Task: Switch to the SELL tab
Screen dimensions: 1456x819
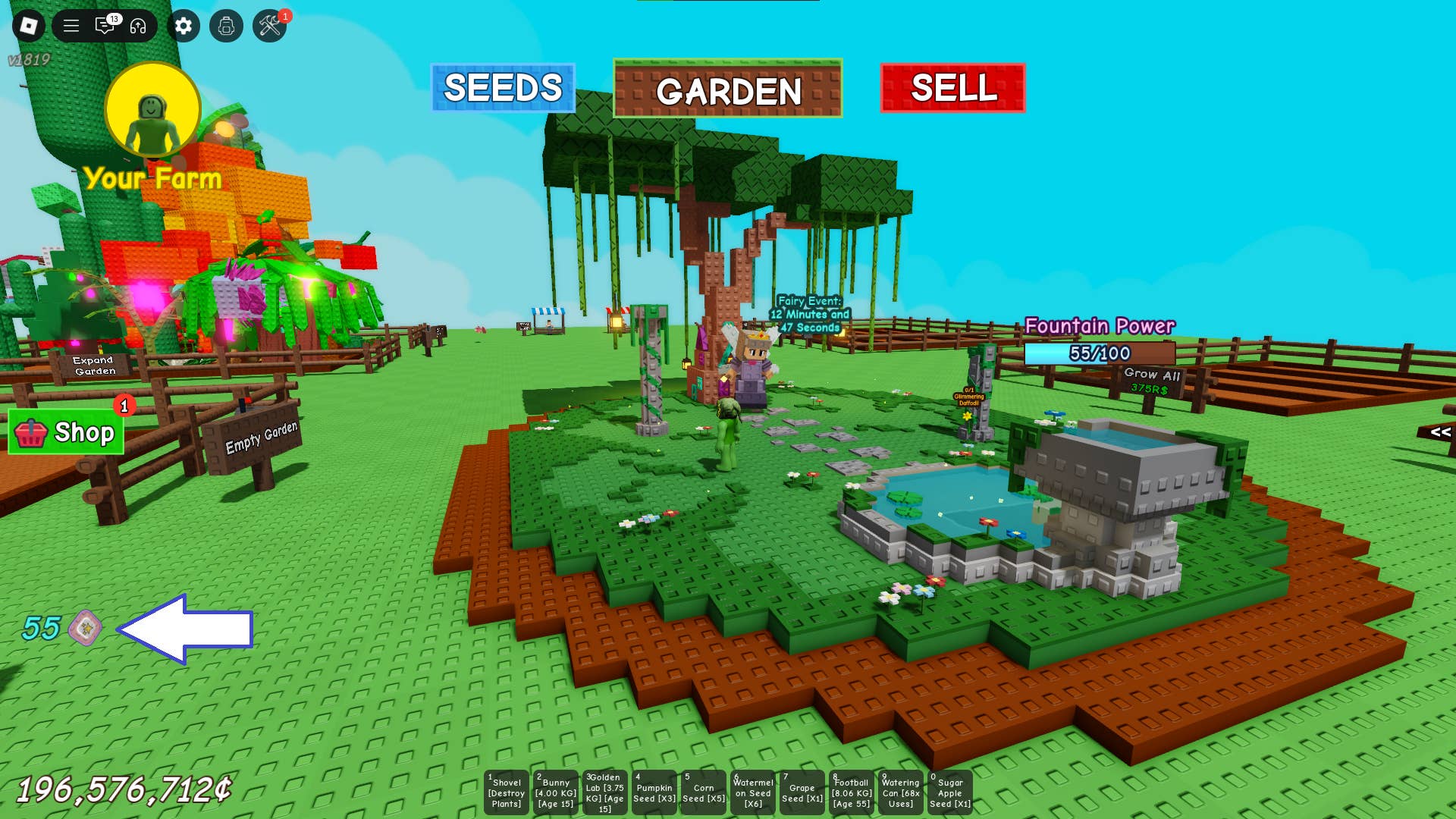Action: pyautogui.click(x=952, y=89)
